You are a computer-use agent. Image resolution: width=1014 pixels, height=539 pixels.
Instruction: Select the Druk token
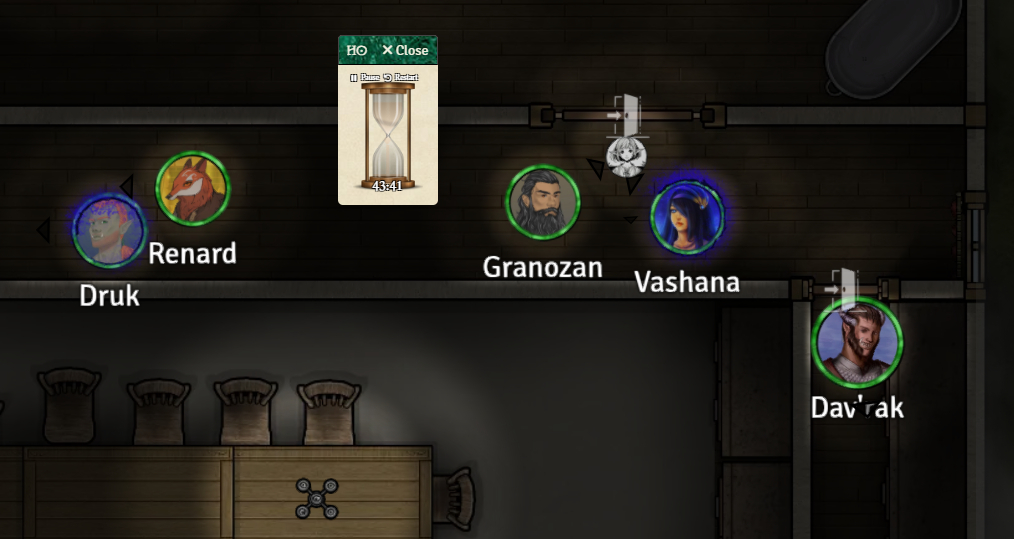click(x=109, y=230)
